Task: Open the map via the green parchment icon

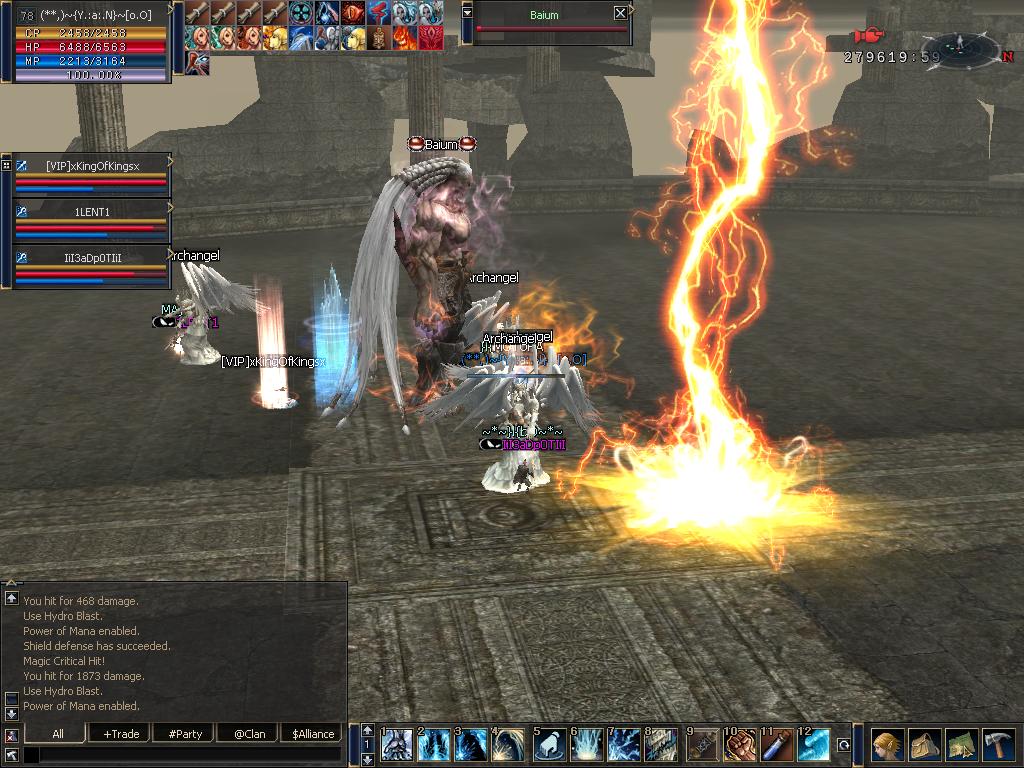Action: (x=962, y=745)
